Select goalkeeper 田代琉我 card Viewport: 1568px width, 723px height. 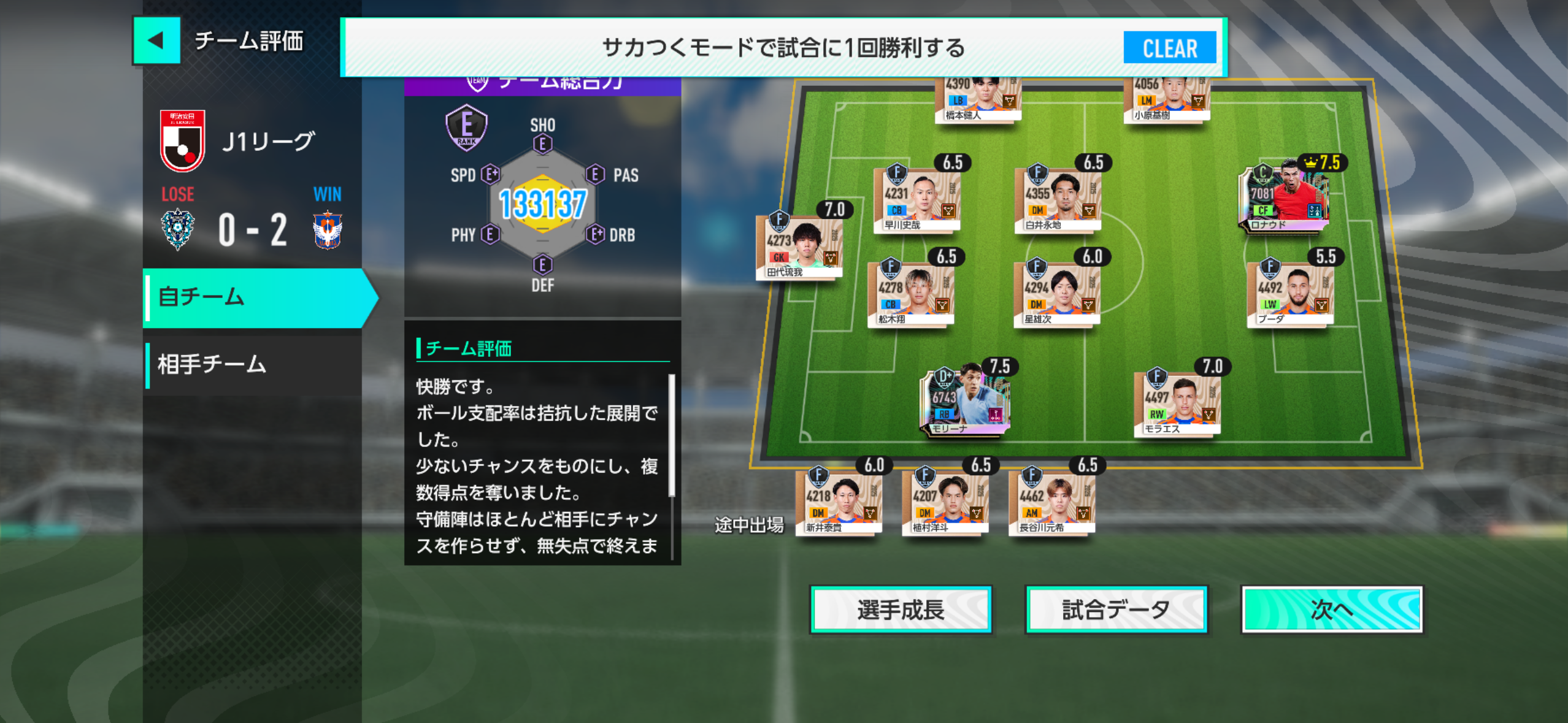pyautogui.click(x=799, y=246)
